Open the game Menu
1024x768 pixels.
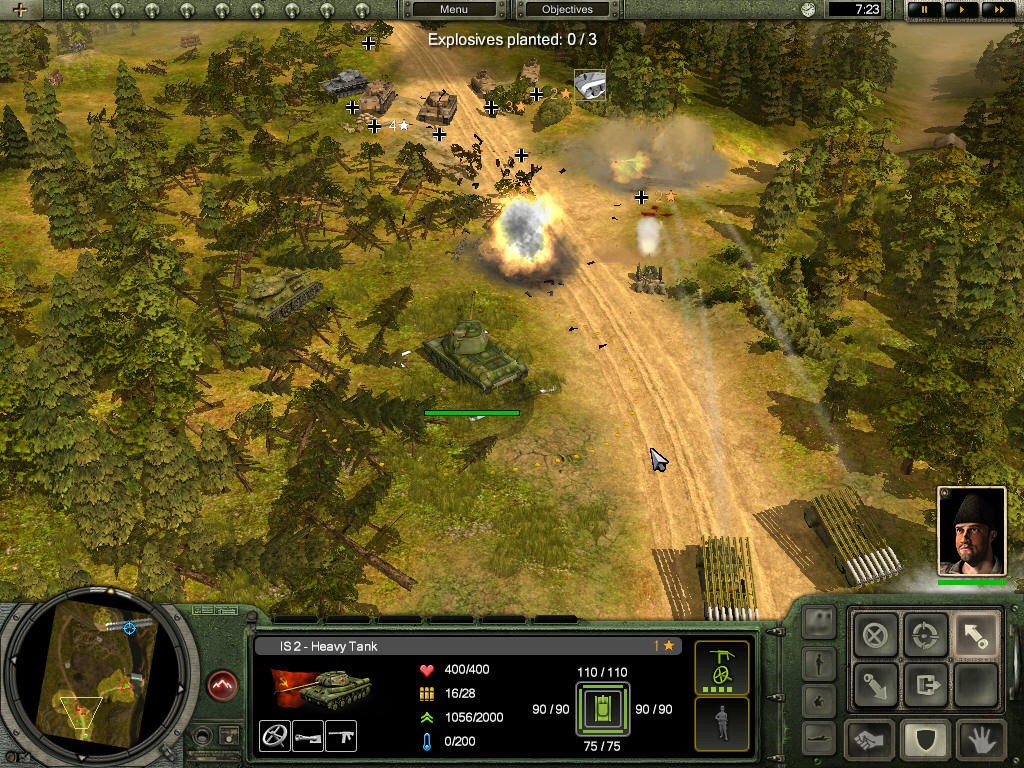pyautogui.click(x=454, y=10)
